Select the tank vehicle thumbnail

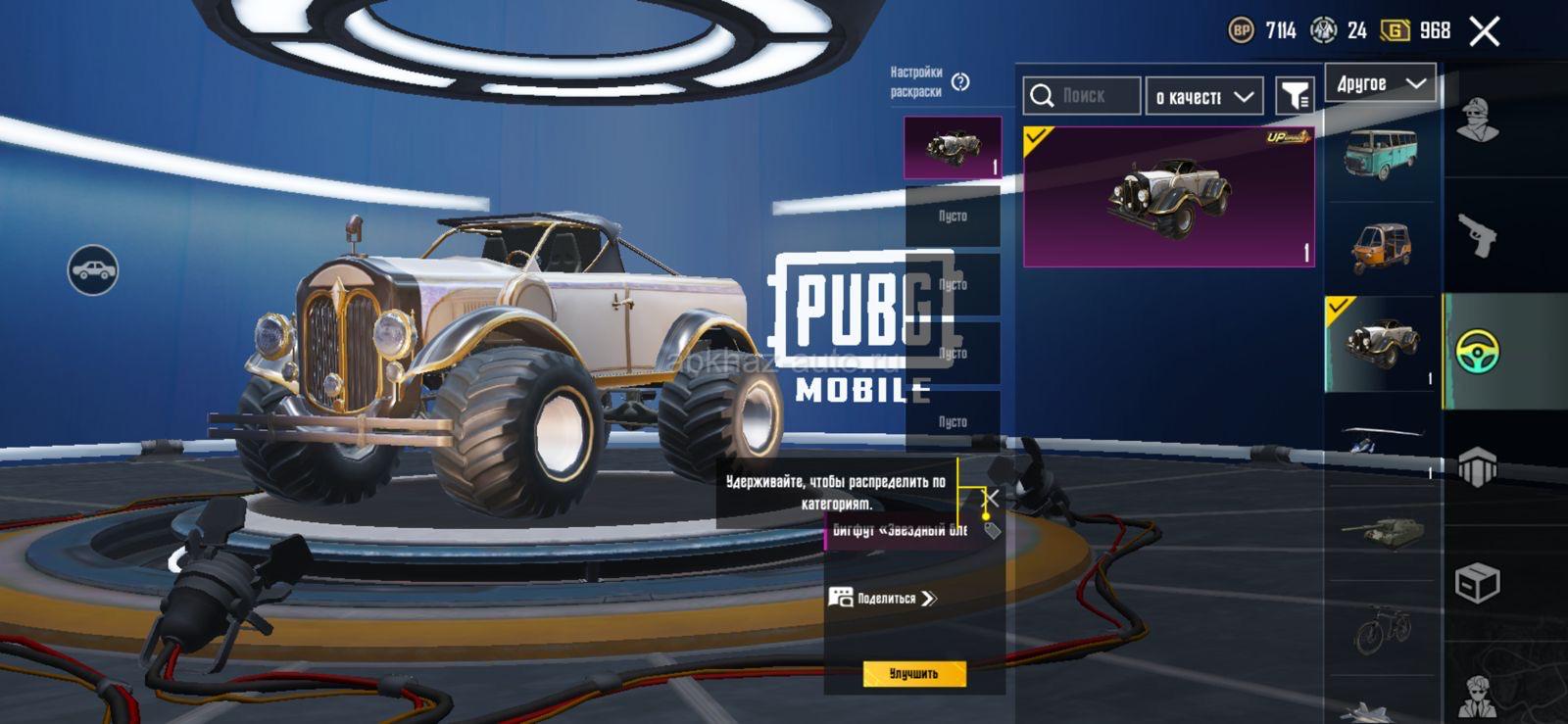point(1380,531)
